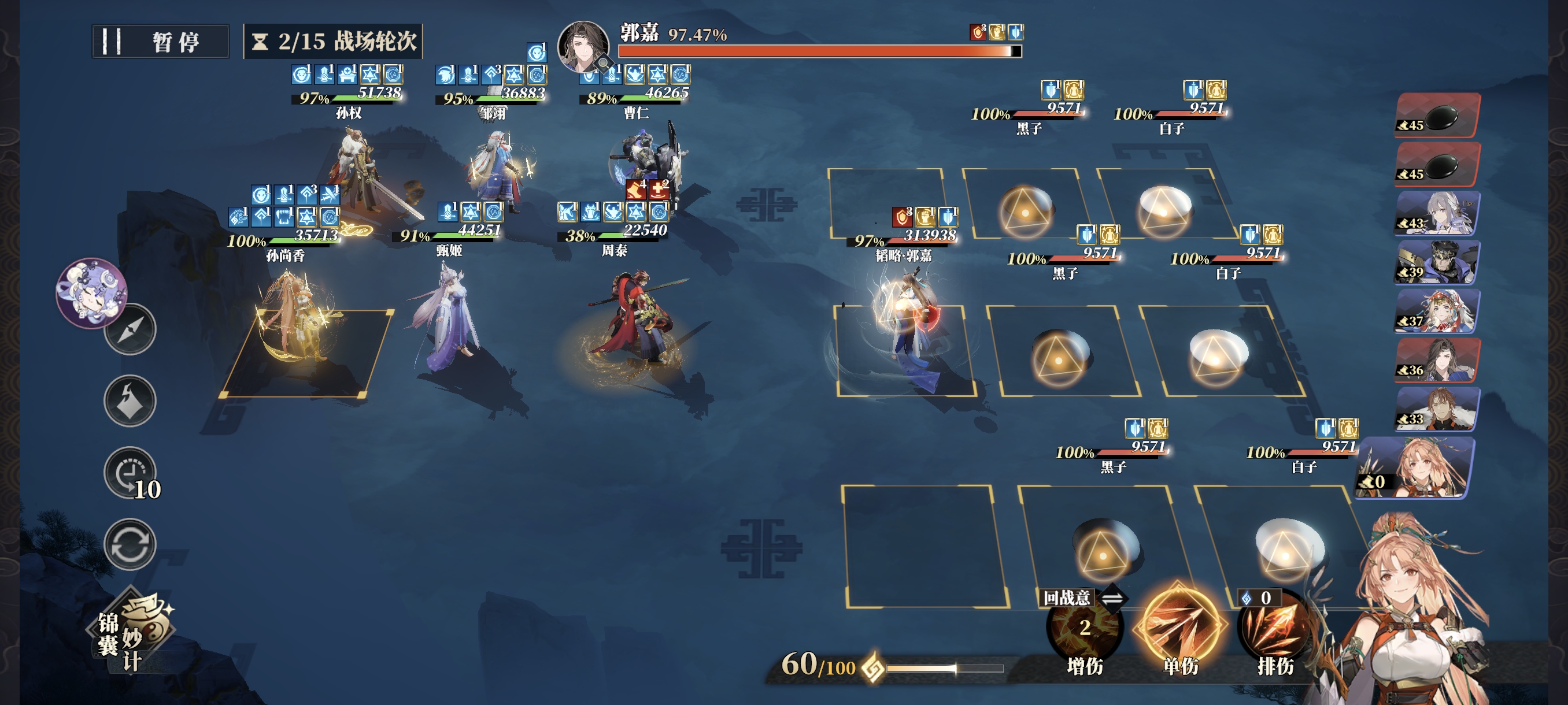Select the 排伤 row-damage skill
The image size is (1568, 705).
tap(1275, 633)
